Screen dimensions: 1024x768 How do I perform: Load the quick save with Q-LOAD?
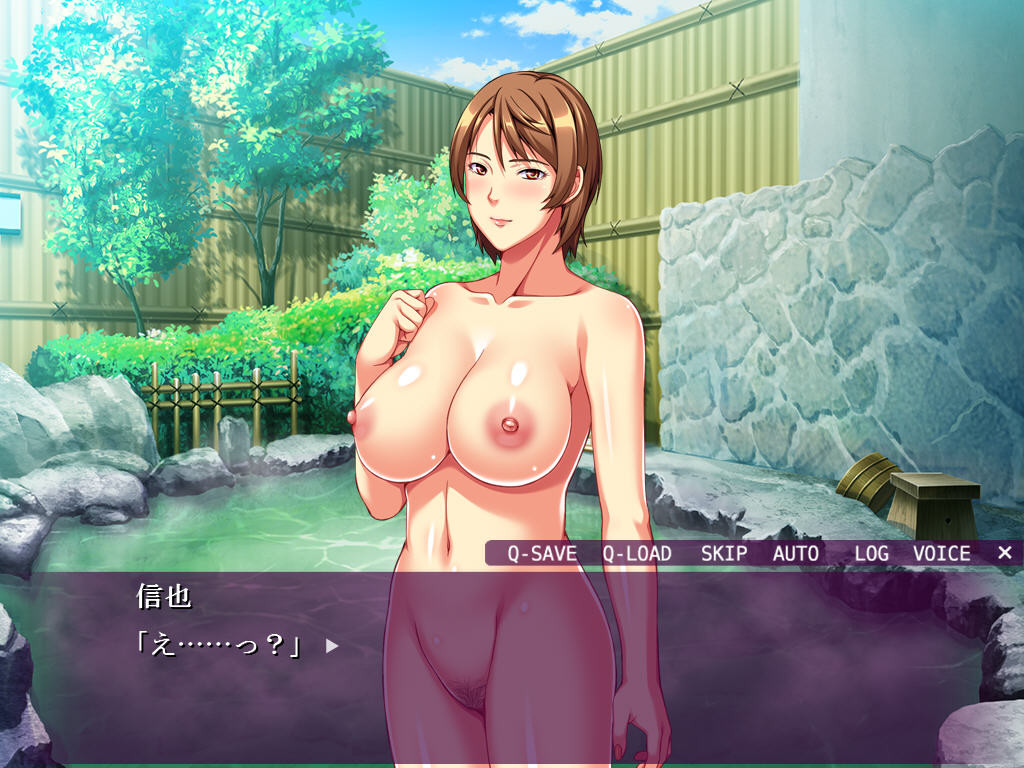637,553
